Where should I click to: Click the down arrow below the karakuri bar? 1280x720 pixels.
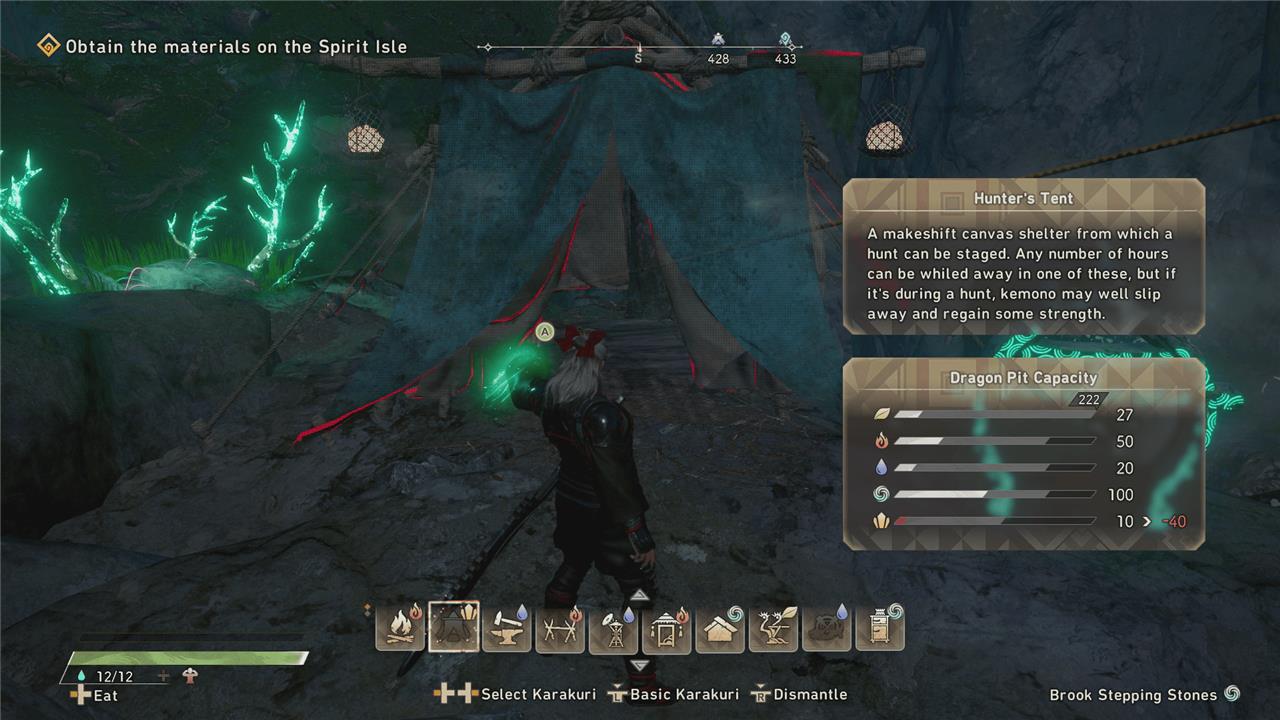coord(640,665)
